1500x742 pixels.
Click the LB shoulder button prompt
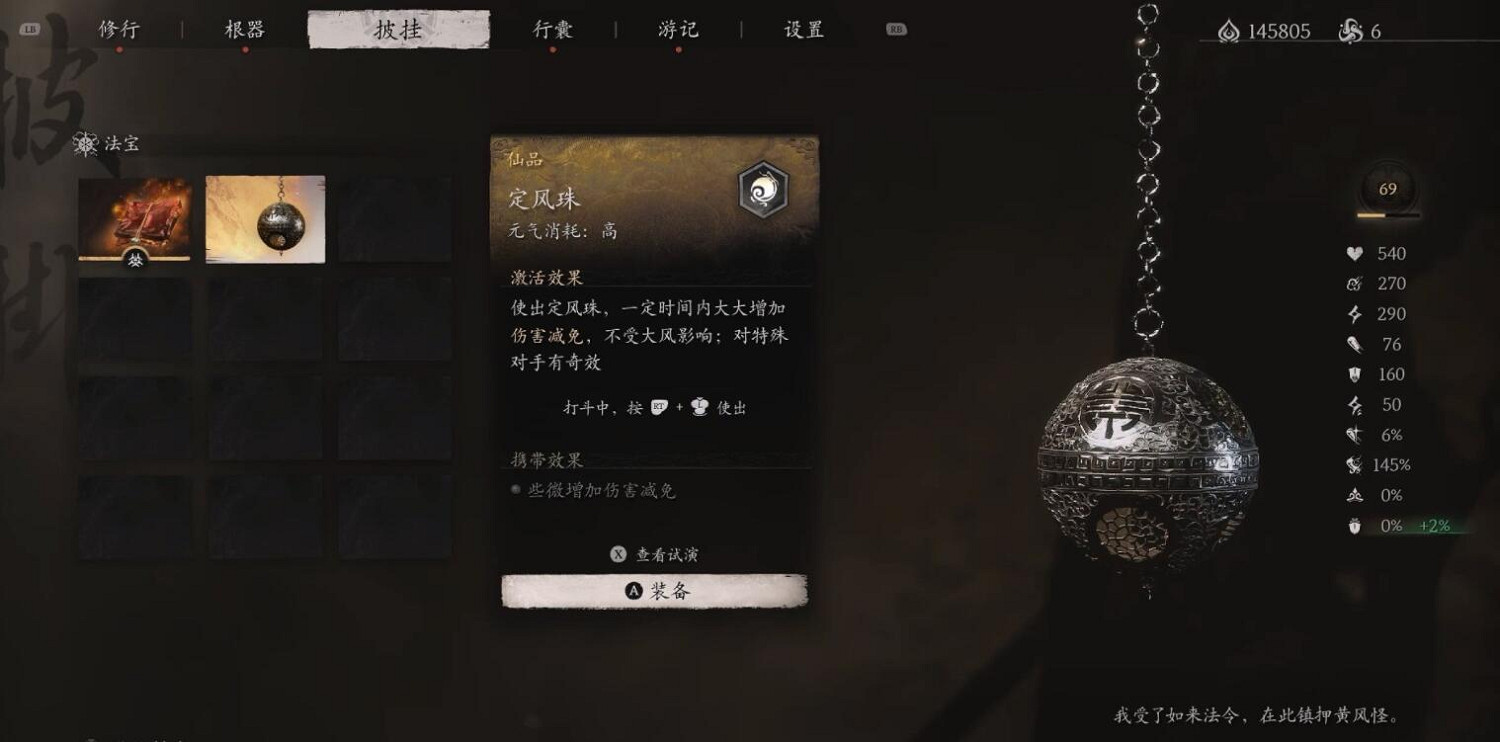coord(32,30)
